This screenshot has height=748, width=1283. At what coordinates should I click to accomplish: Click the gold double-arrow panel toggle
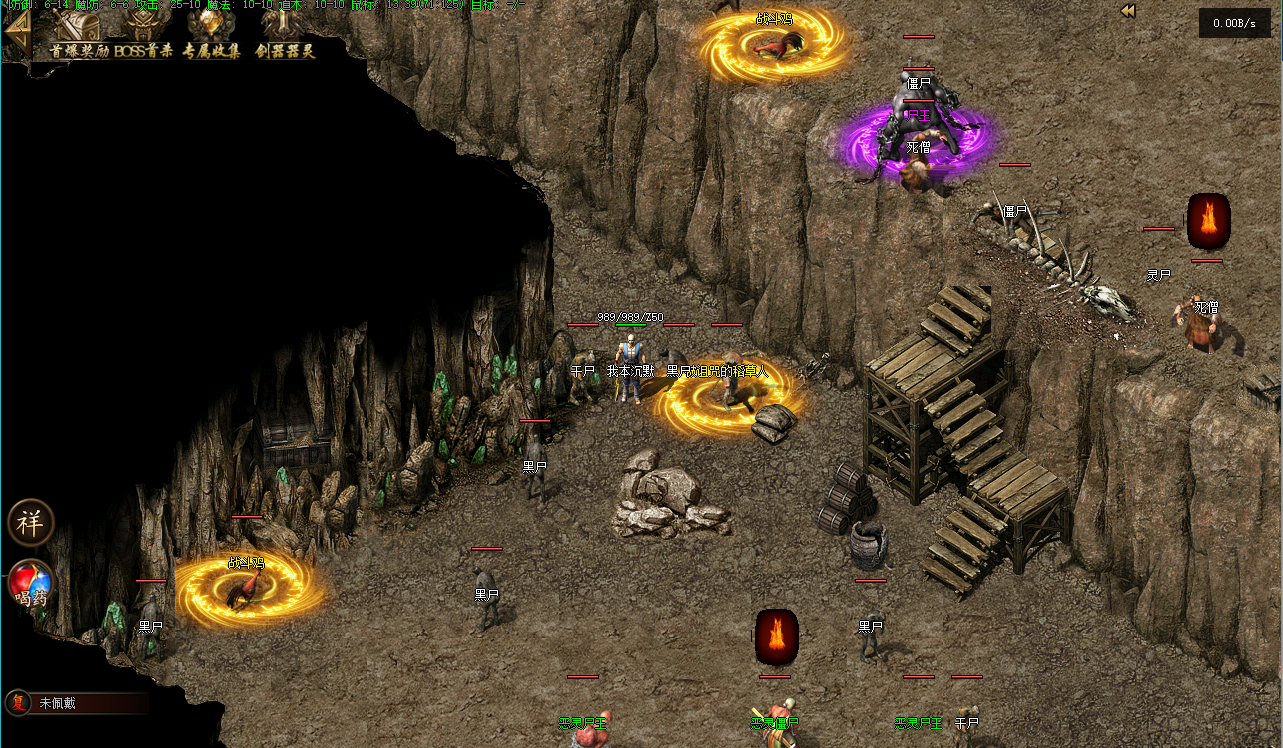[1128, 11]
